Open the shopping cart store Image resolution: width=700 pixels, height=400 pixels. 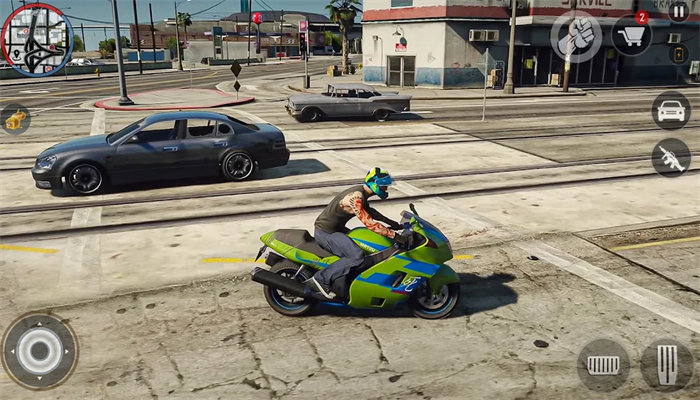(632, 36)
